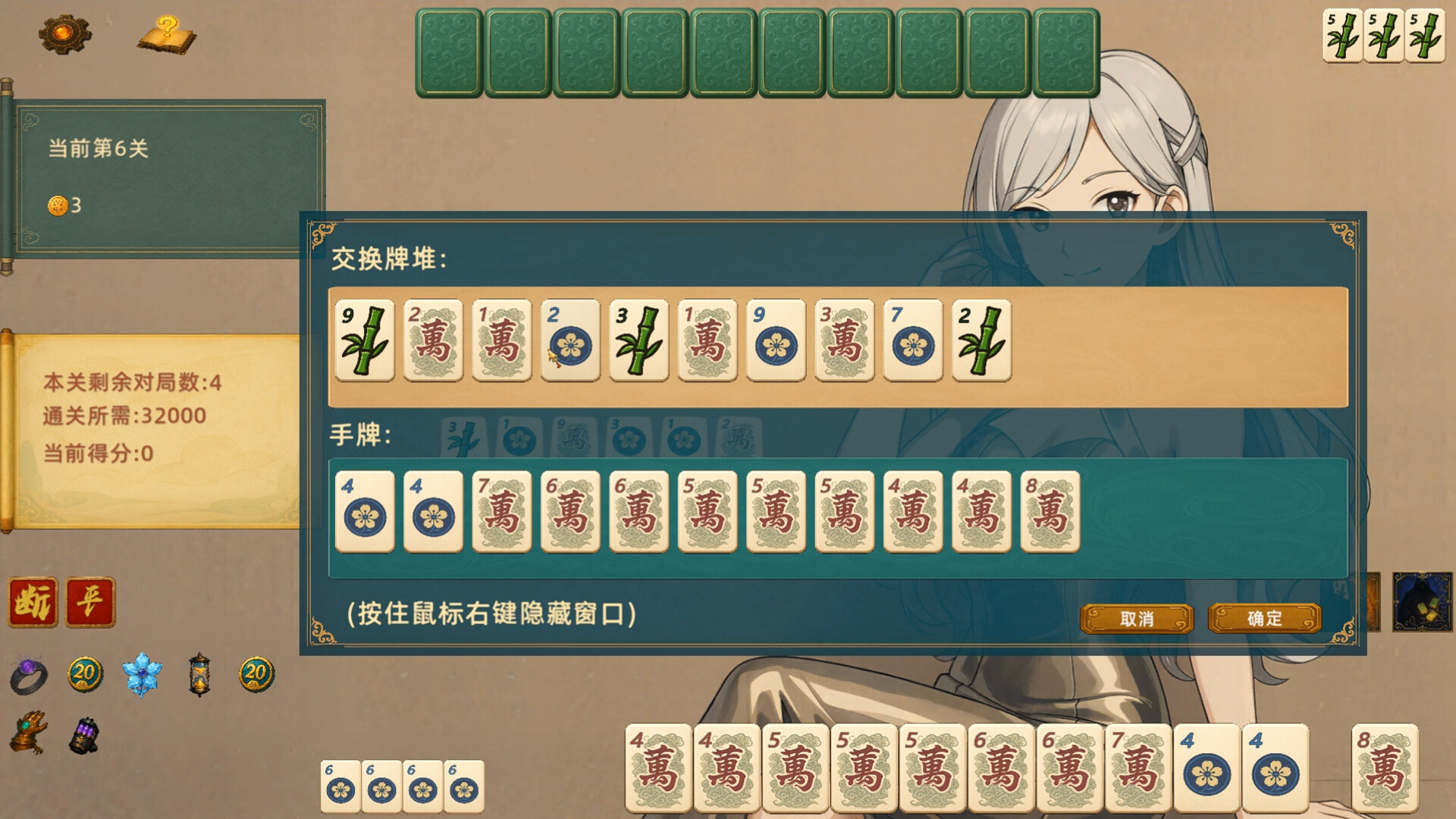Viewport: 1456px width, 819px height.
Task: Select the first 4 circle tile in hand
Action: click(365, 512)
